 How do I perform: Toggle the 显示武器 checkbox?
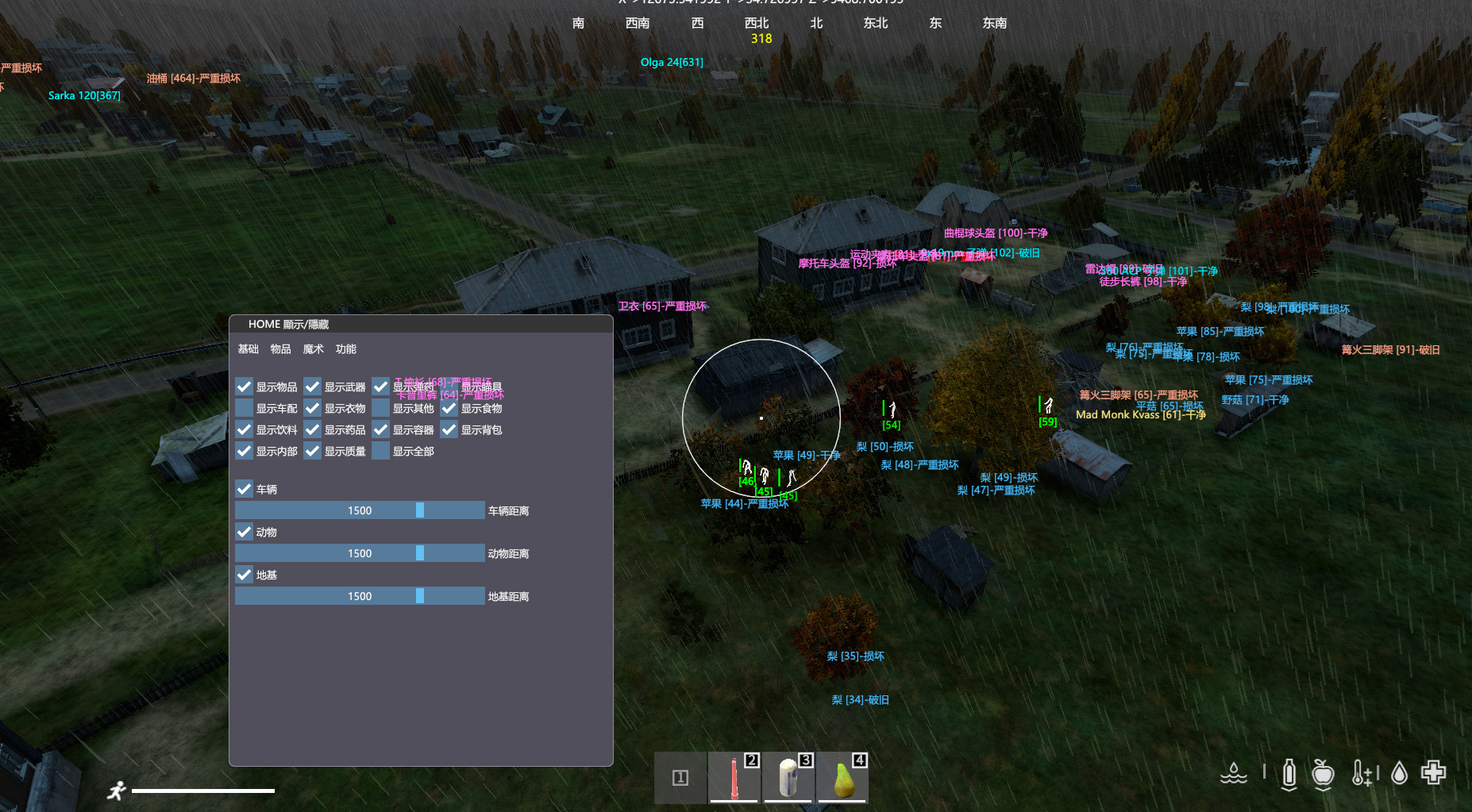coord(313,387)
